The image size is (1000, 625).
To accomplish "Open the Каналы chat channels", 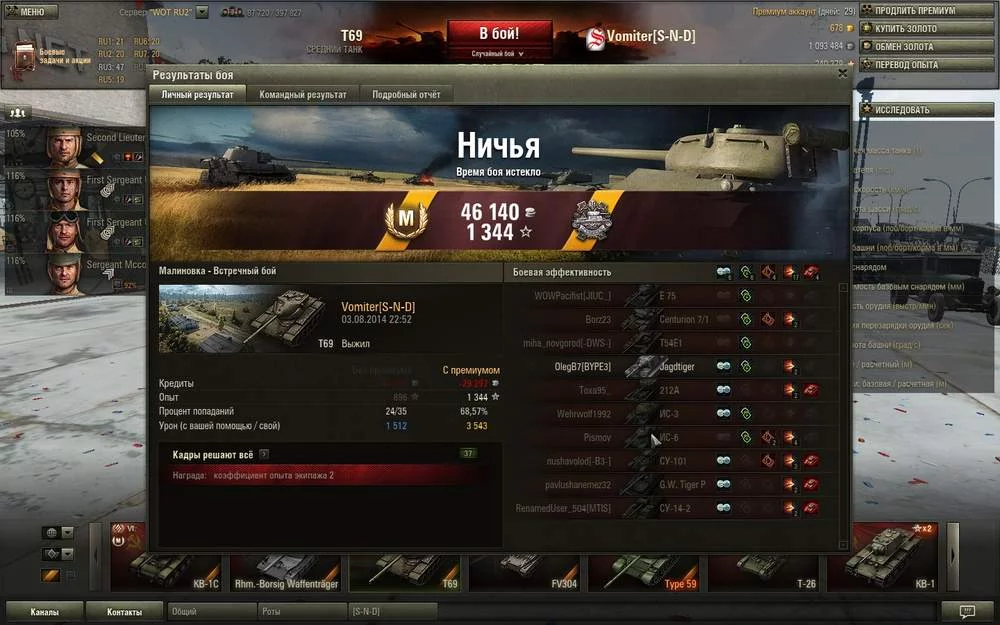I will pyautogui.click(x=44, y=611).
